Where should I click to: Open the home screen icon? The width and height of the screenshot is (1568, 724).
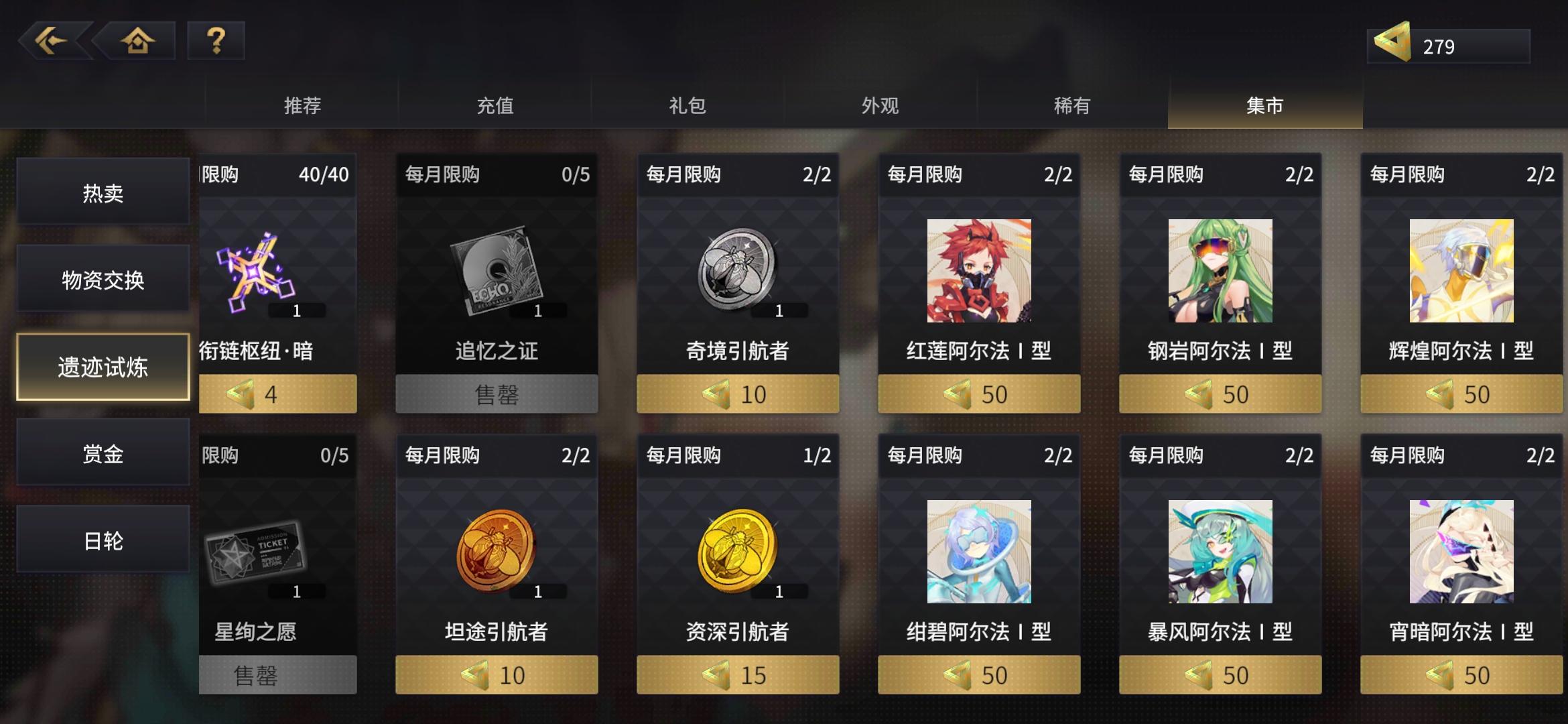[137, 42]
